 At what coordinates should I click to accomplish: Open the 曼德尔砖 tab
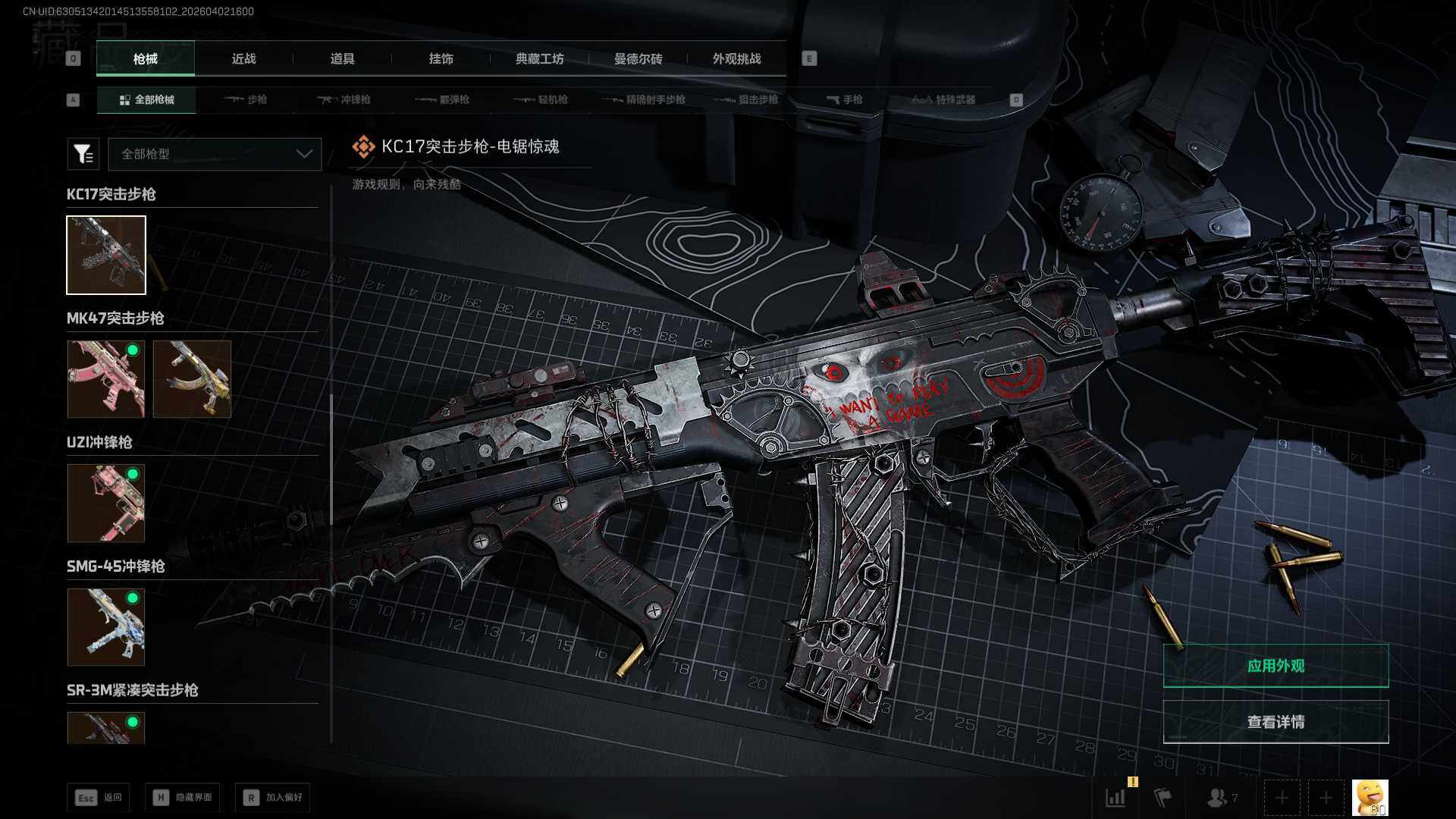(x=638, y=58)
